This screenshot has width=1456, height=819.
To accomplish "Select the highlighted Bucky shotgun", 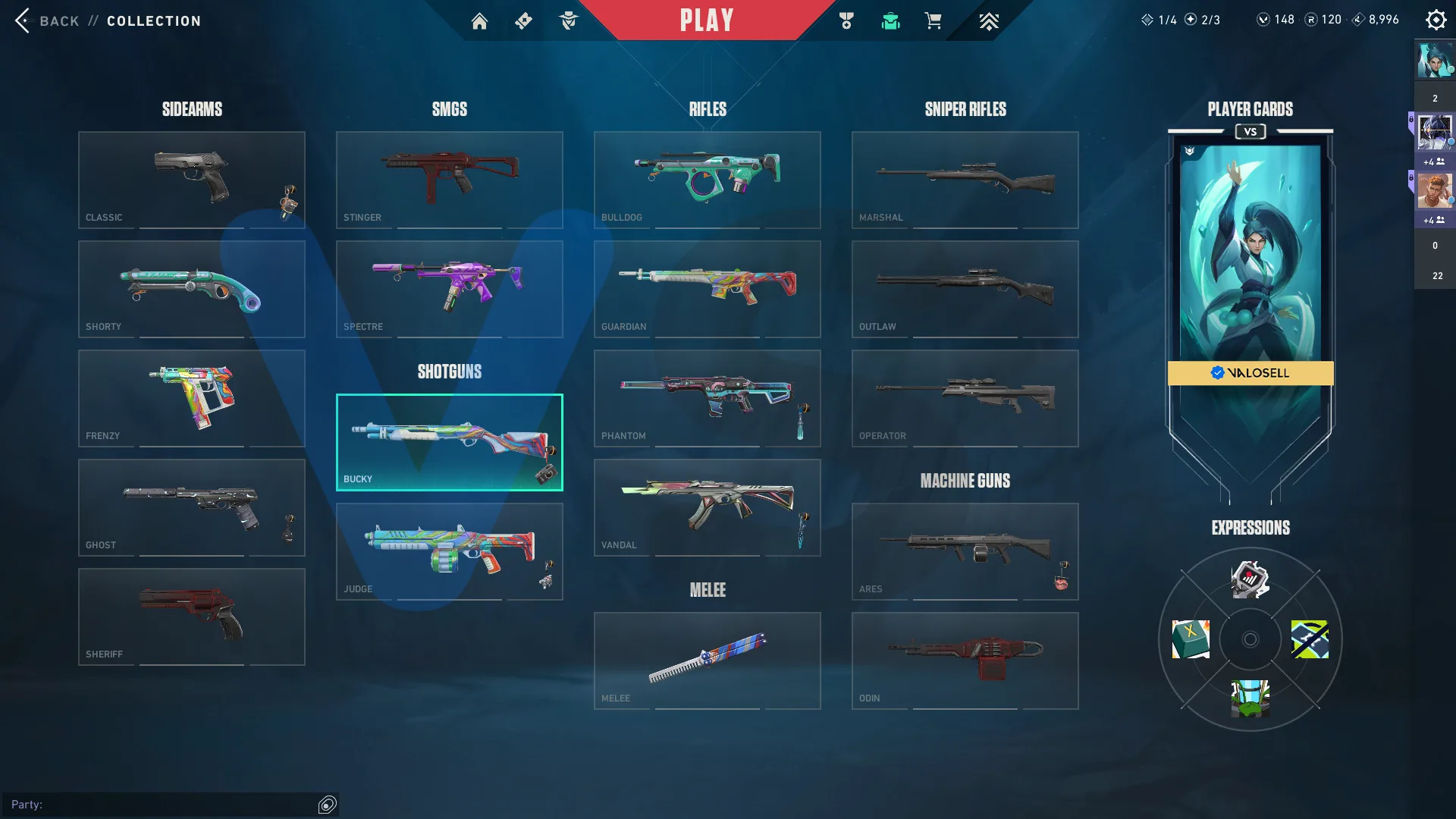I will coord(450,442).
